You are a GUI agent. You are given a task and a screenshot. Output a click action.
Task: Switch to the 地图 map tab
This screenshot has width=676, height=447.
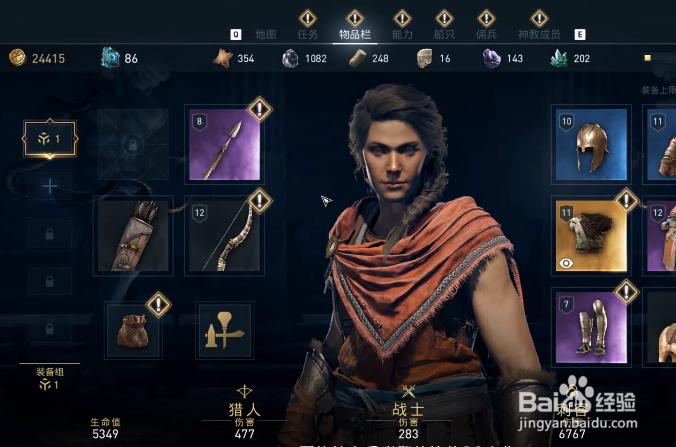266,33
